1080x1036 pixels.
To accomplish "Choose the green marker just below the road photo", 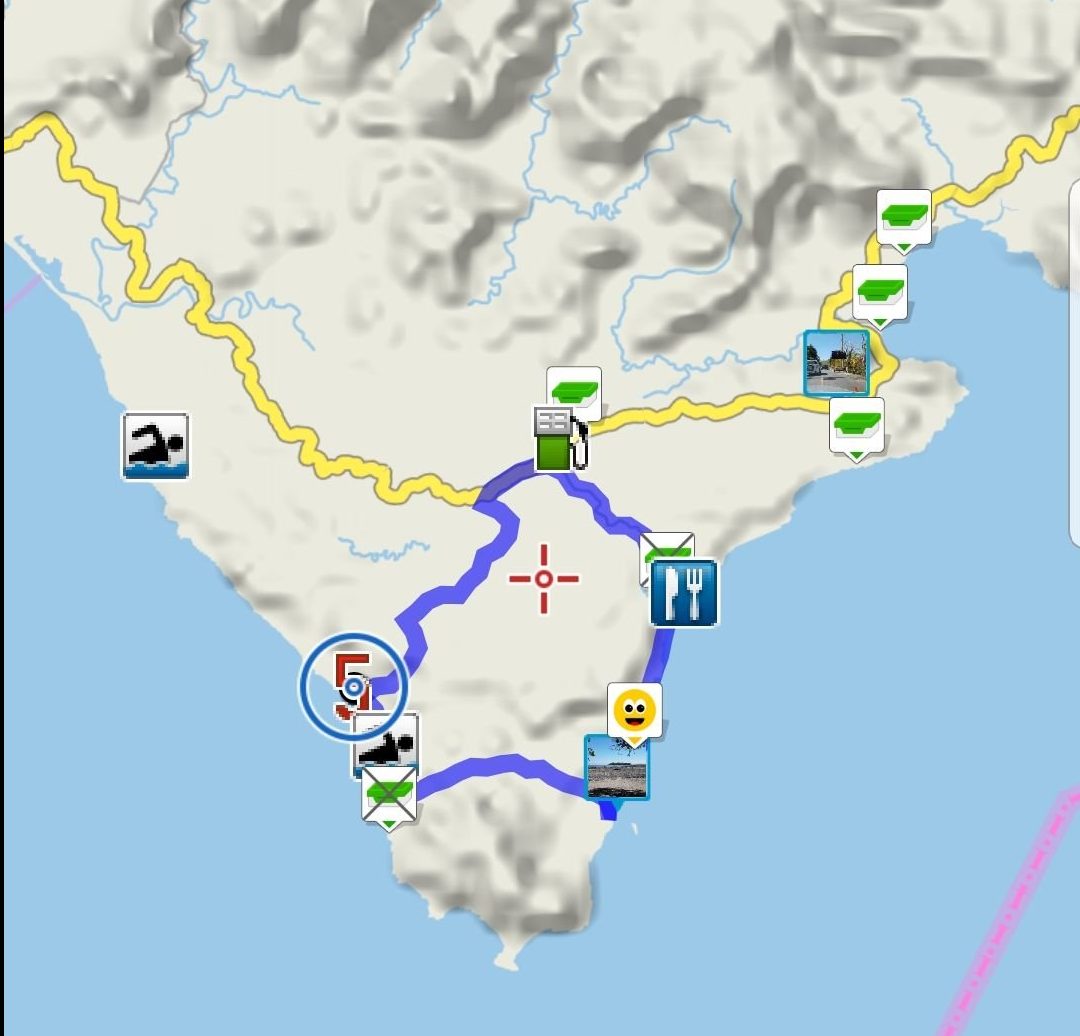I will pyautogui.click(x=857, y=426).
